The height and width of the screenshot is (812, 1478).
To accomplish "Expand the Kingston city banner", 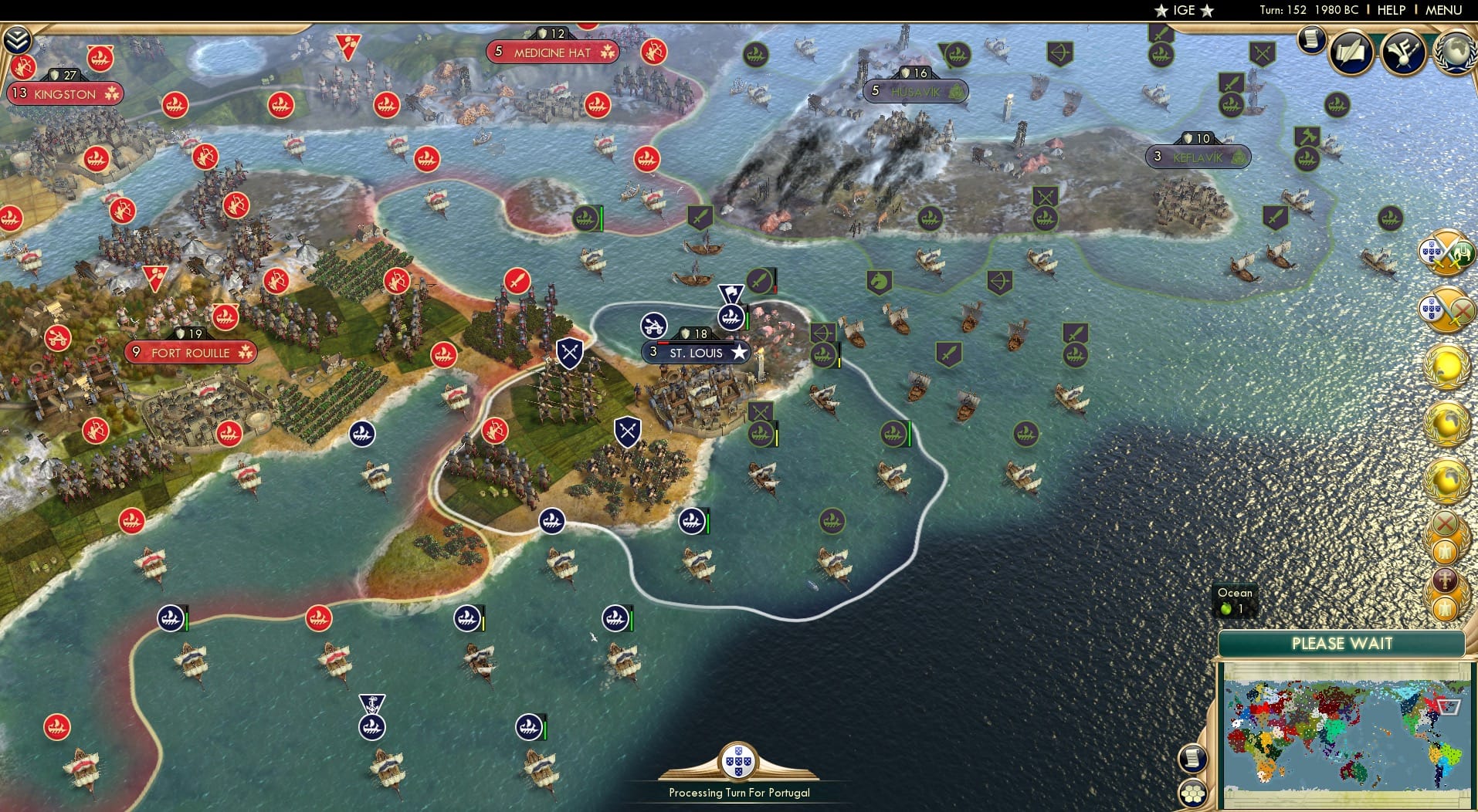I will [x=66, y=93].
